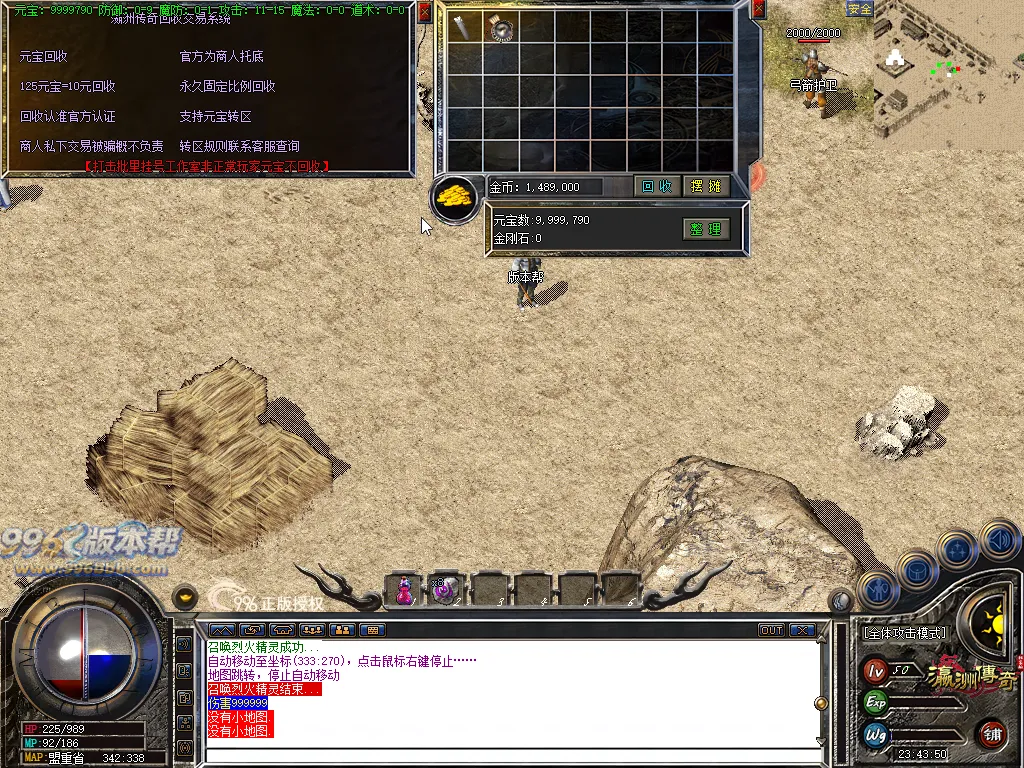Screen dimensions: 1024x768
Task: Open the shop with the red 铺 button
Action: click(992, 734)
